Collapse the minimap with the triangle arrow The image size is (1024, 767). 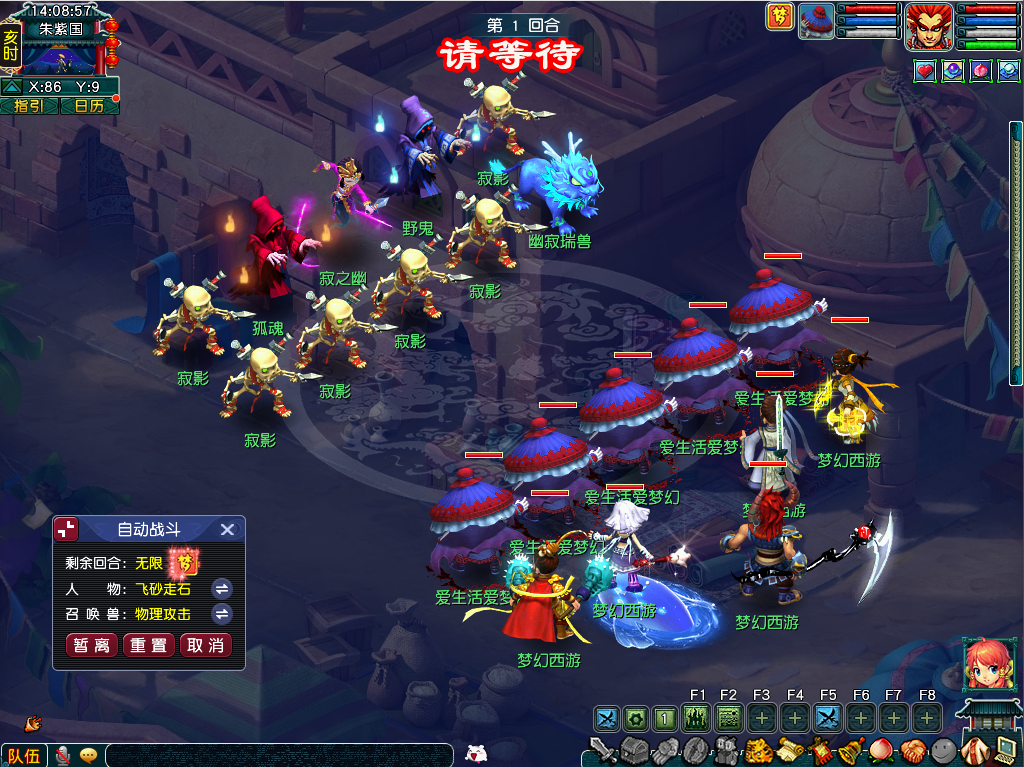(x=13, y=87)
